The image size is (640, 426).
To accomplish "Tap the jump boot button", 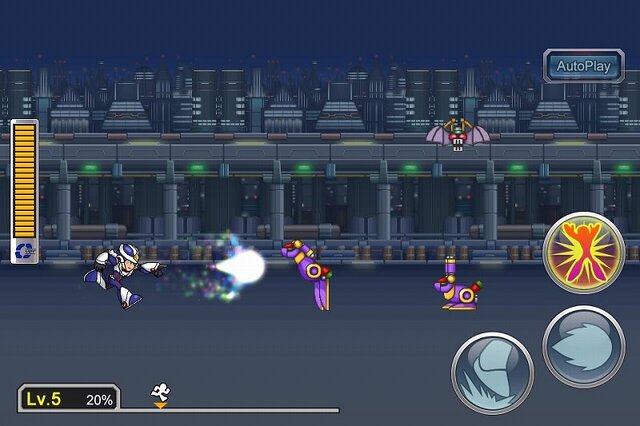I will 492,372.
